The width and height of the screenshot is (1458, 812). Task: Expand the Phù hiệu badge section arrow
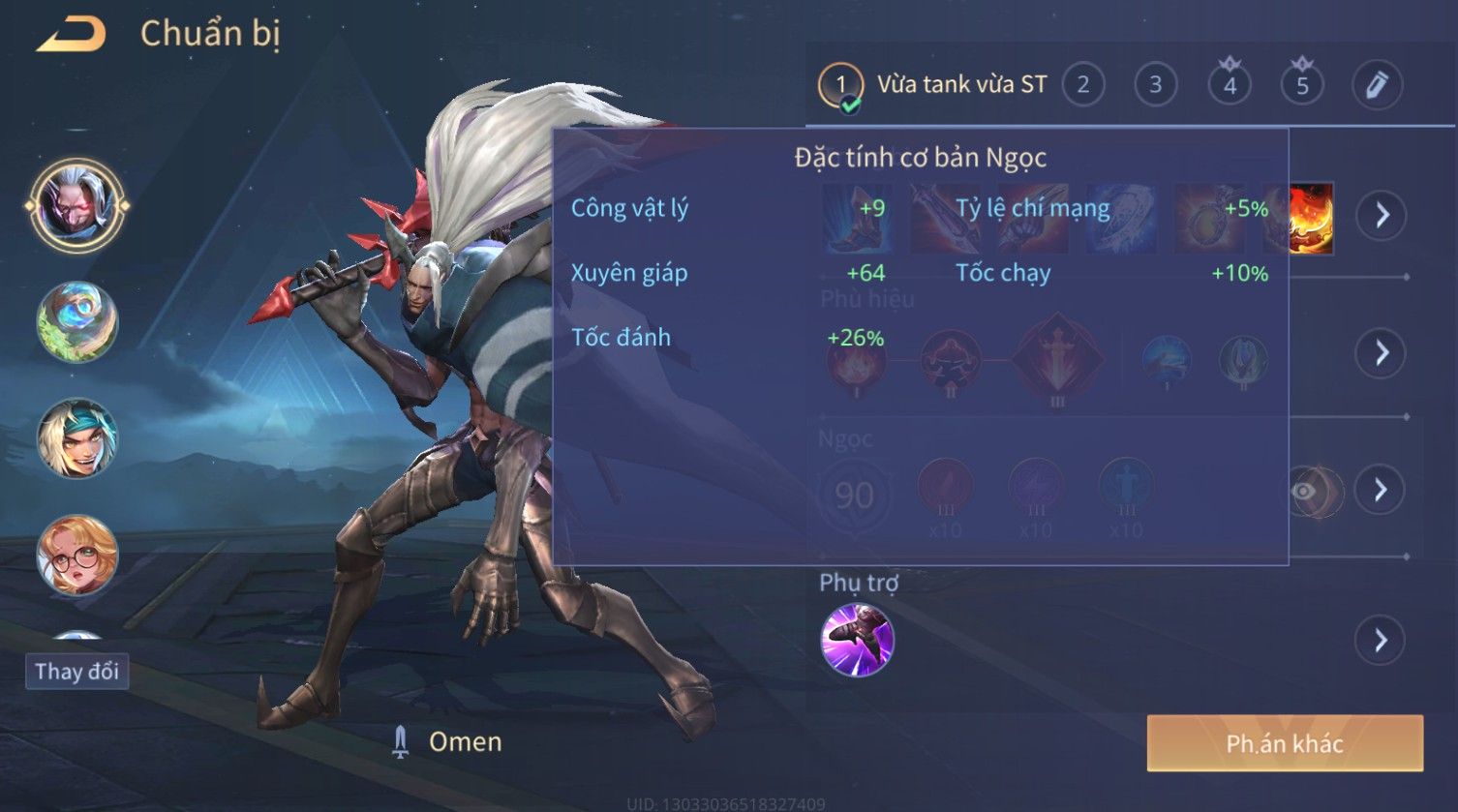coord(1381,352)
